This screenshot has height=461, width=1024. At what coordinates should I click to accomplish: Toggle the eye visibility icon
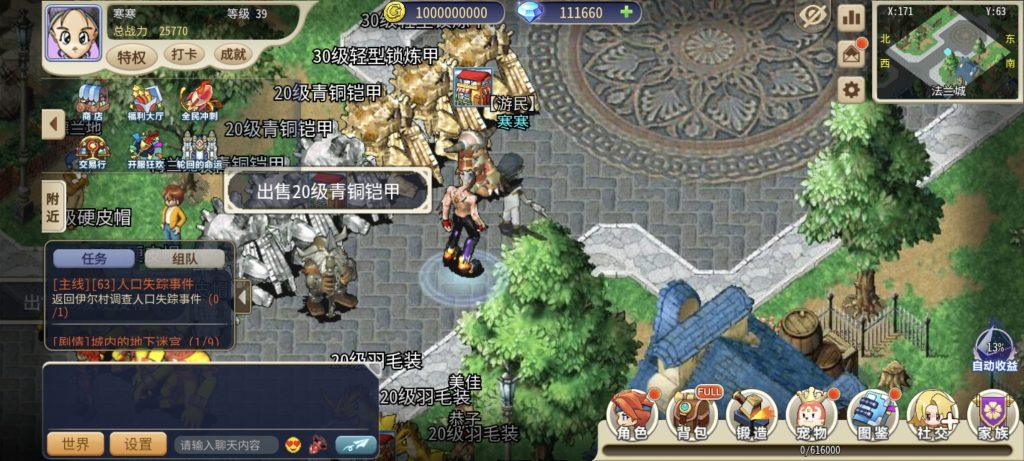coord(813,16)
